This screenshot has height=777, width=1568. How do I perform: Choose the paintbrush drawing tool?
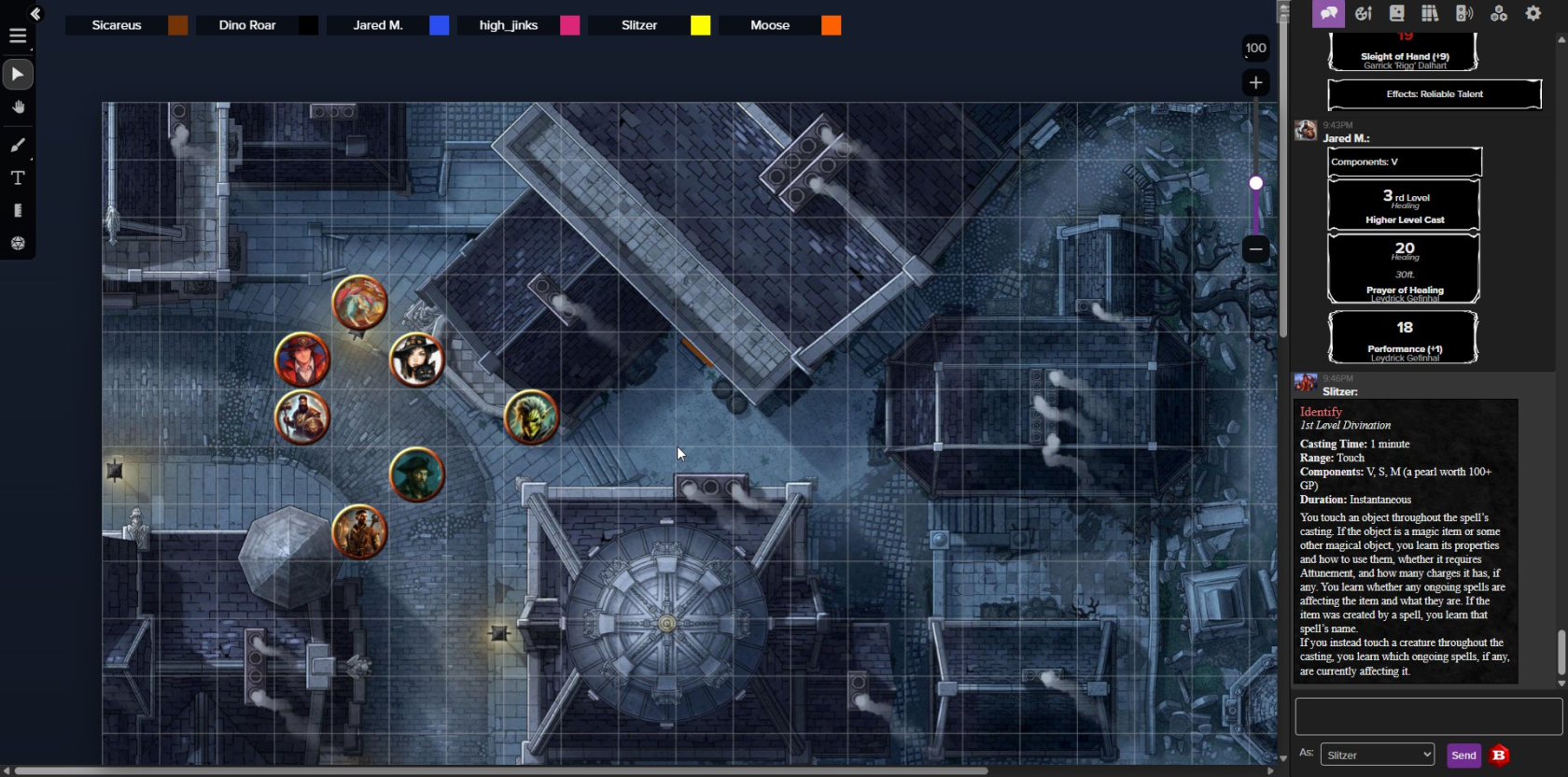(18, 145)
